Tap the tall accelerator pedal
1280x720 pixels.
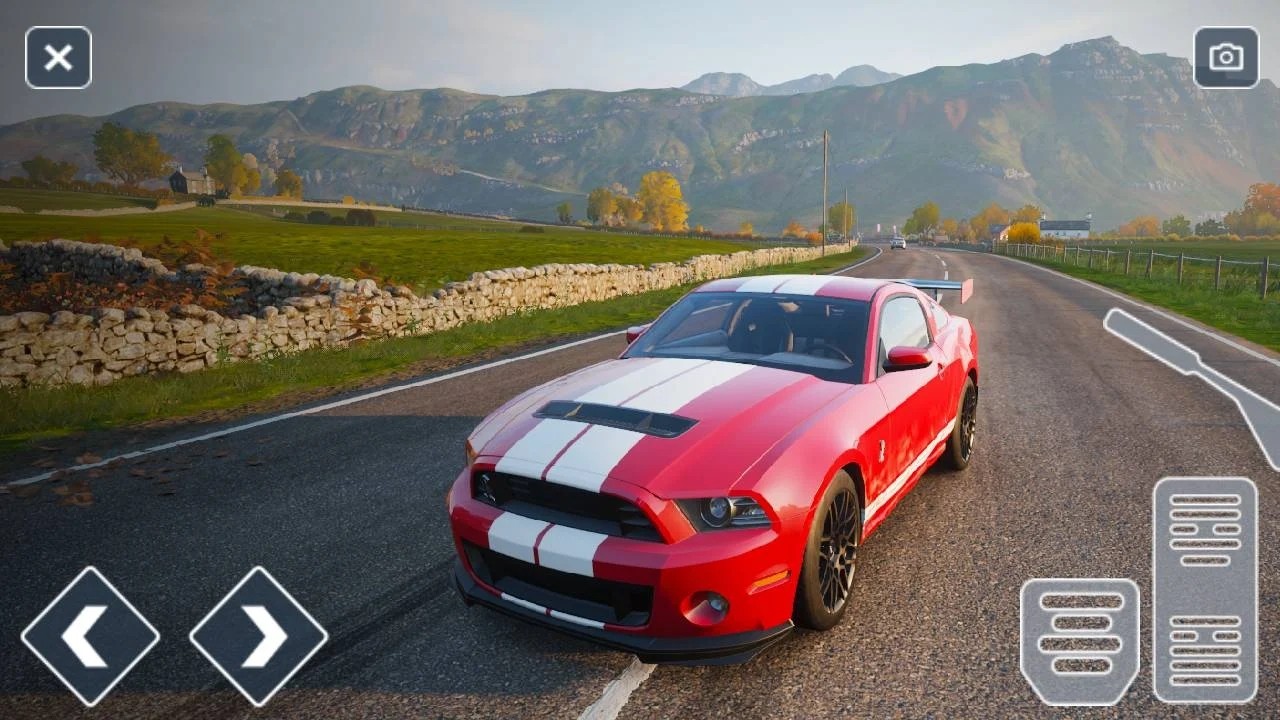click(x=1204, y=590)
